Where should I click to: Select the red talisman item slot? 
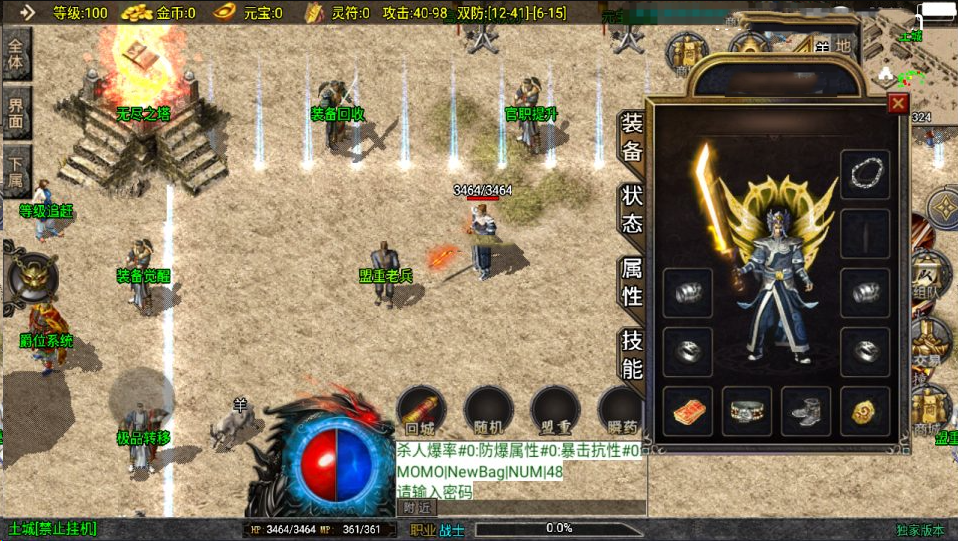(x=687, y=411)
